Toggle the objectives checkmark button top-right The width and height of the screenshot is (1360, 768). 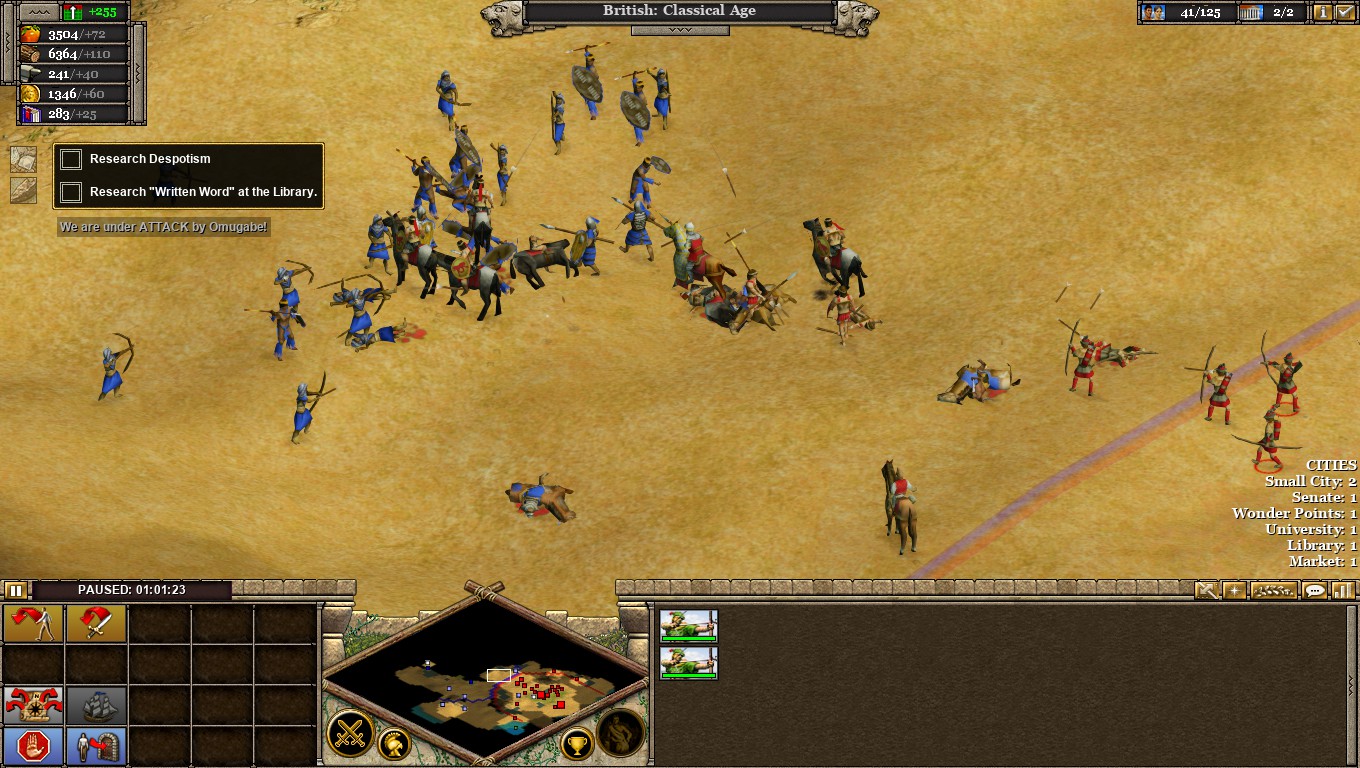pos(1345,13)
